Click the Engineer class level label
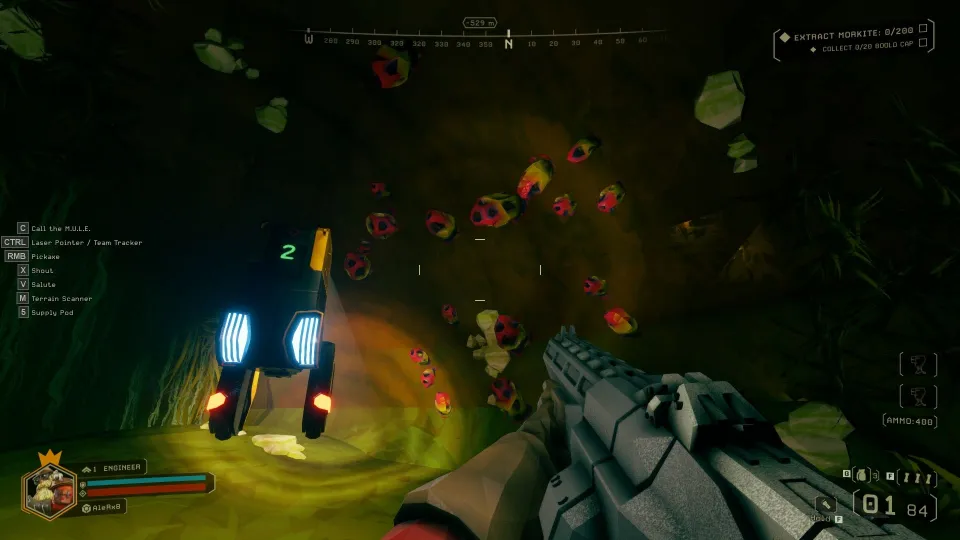 [x=114, y=467]
